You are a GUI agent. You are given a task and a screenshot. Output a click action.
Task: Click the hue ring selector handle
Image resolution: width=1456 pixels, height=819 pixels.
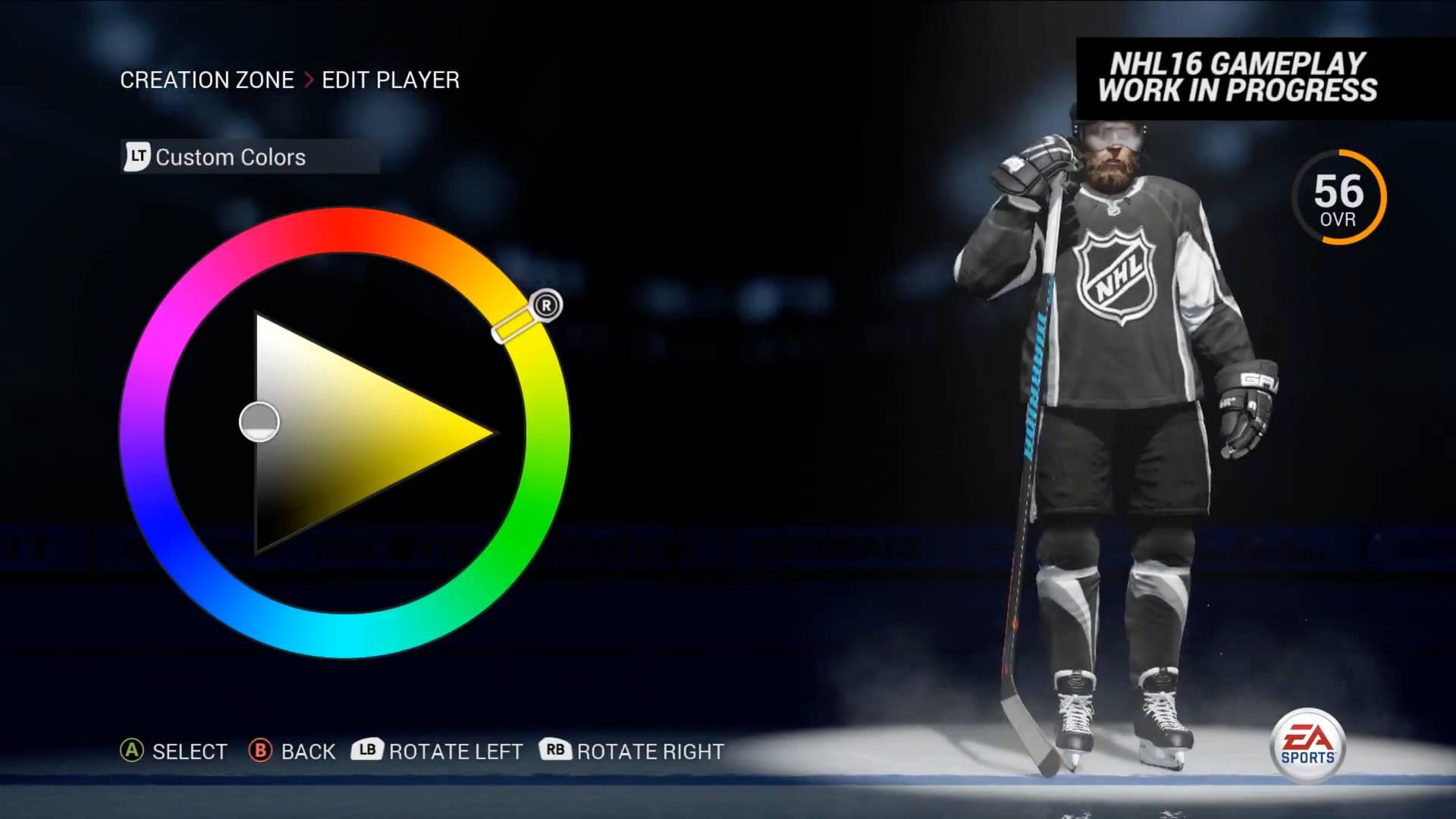click(515, 325)
